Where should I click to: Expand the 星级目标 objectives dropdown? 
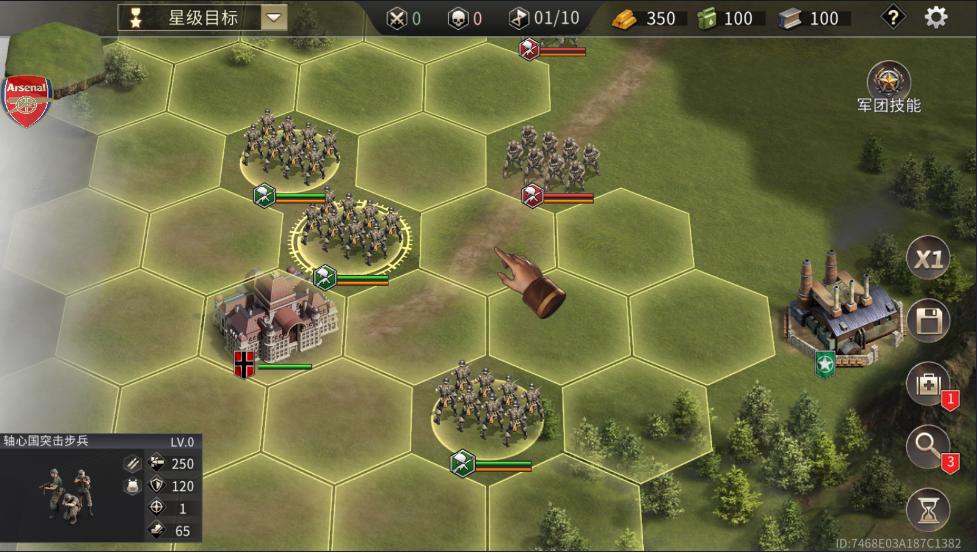(273, 17)
